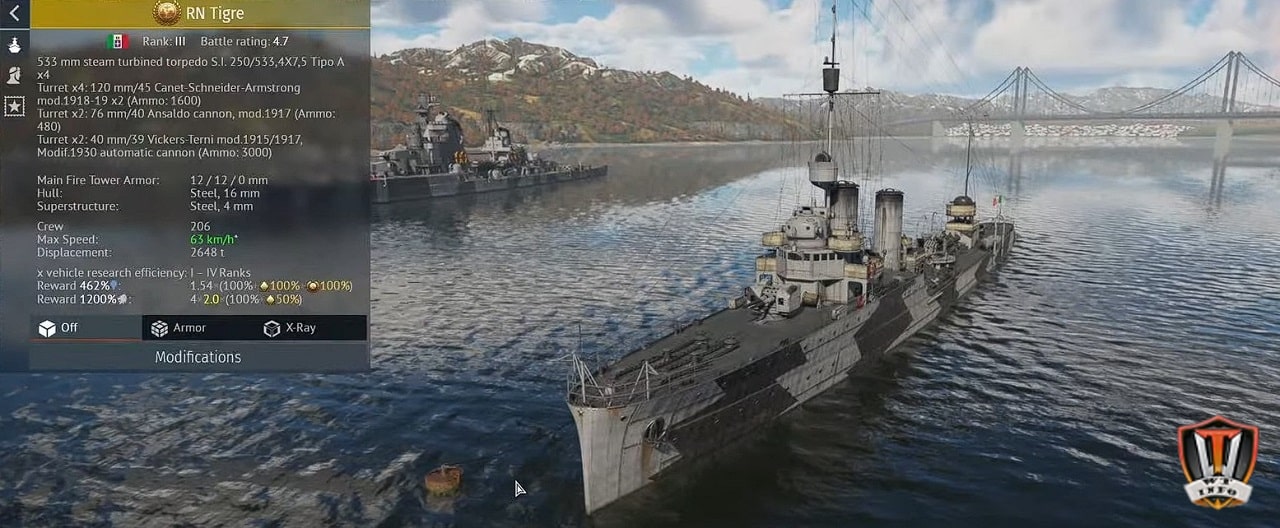
Task: Go back using the arrow button
Action: click(x=14, y=14)
